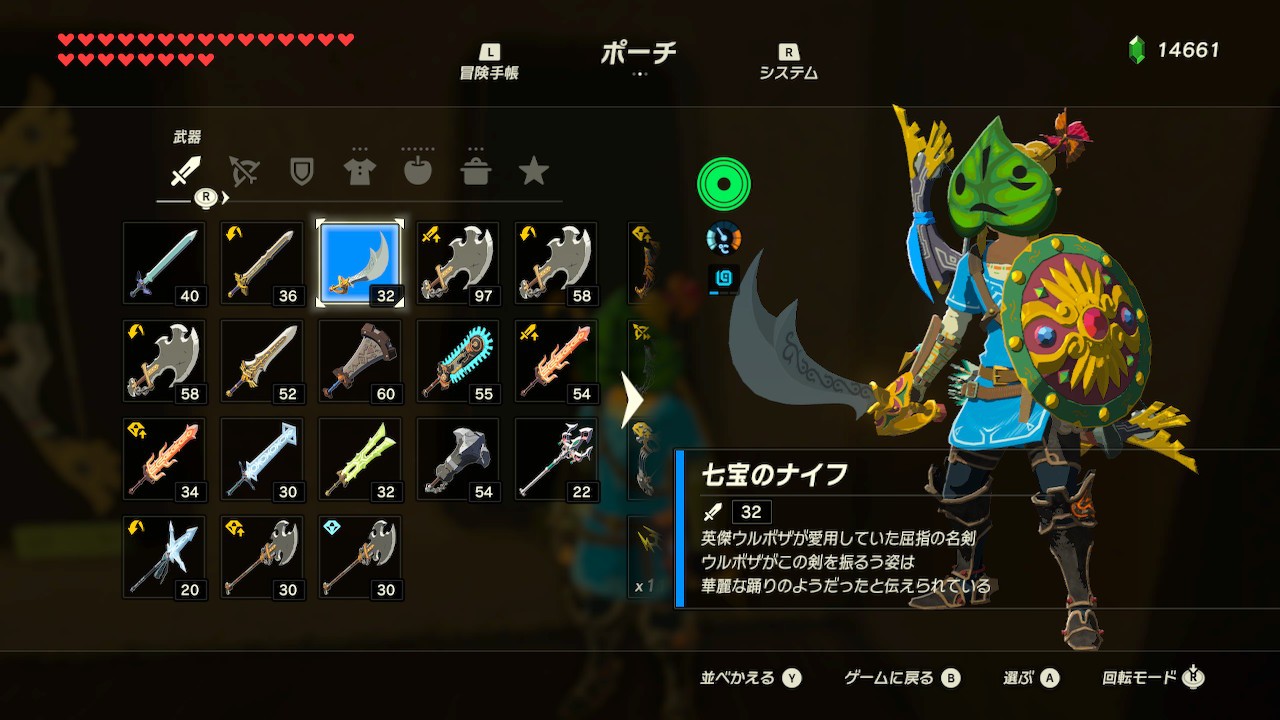
Task: Select the stone sledgehammer with 54 attack
Action: tap(458, 459)
